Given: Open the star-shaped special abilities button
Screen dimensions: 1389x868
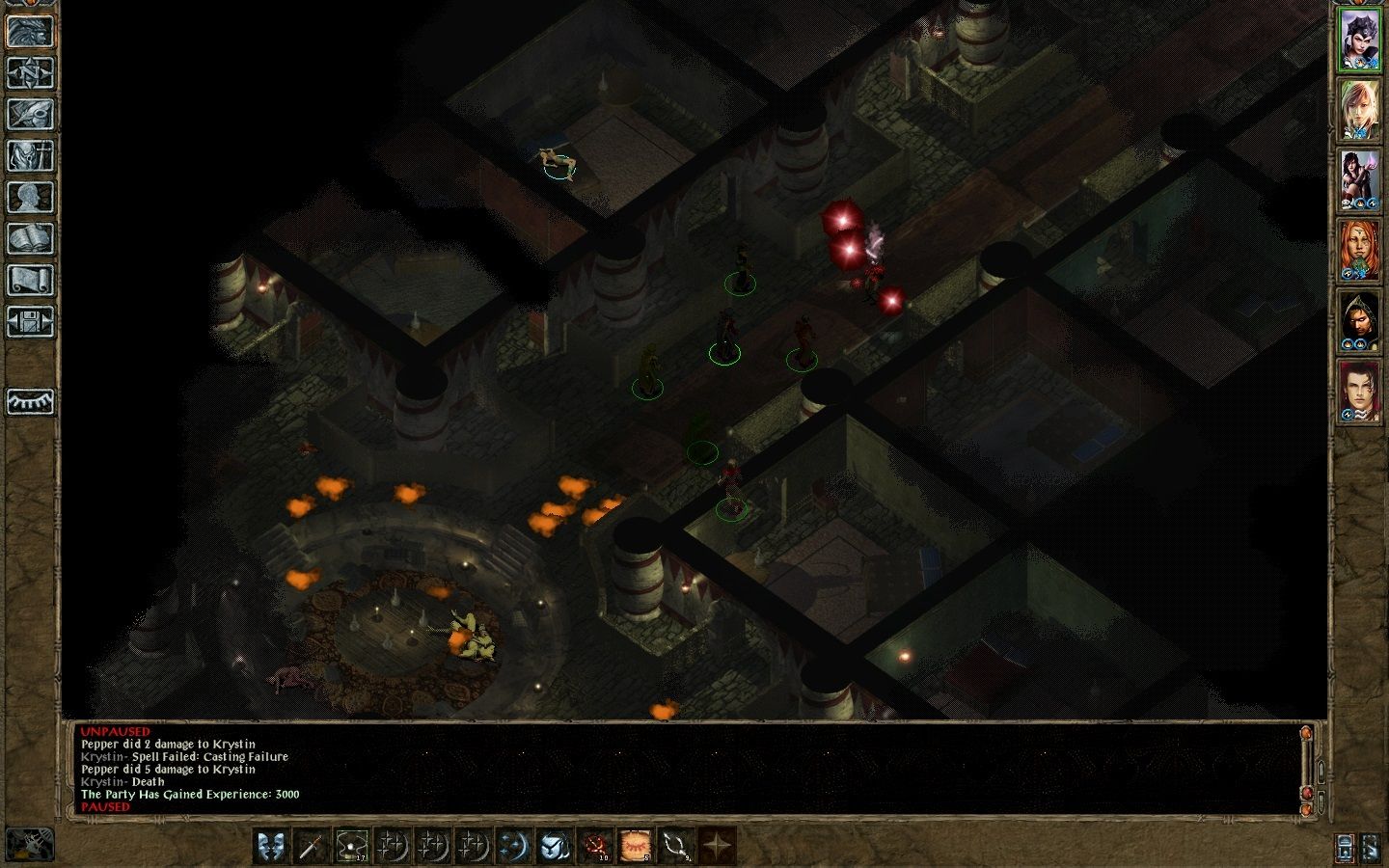Looking at the screenshot, I should pos(717,846).
